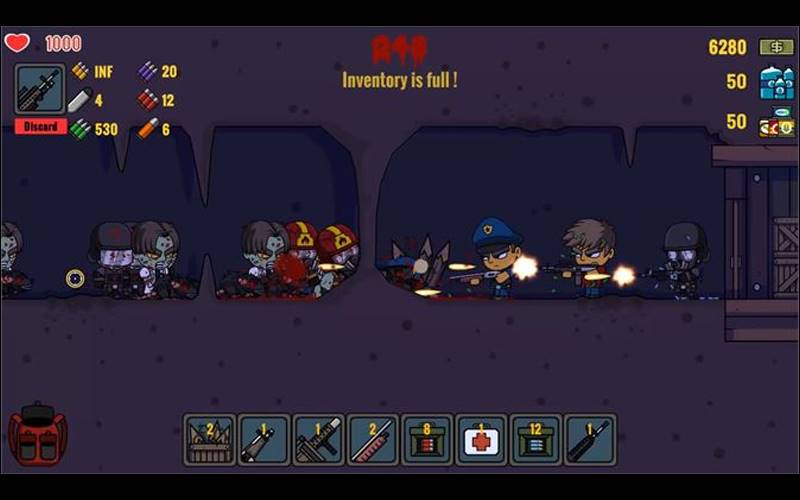Viewport: 800px width, 500px height.
Task: Click the green cash money icon
Action: [777, 47]
